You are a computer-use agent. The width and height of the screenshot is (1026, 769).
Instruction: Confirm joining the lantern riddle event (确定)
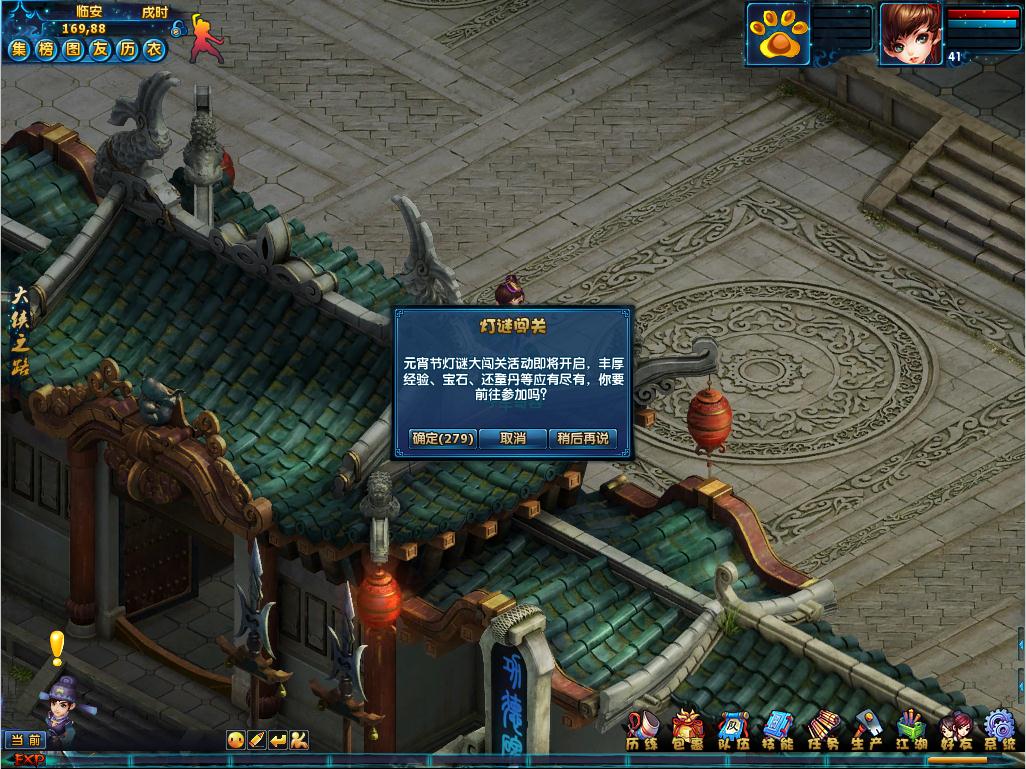[x=443, y=438]
